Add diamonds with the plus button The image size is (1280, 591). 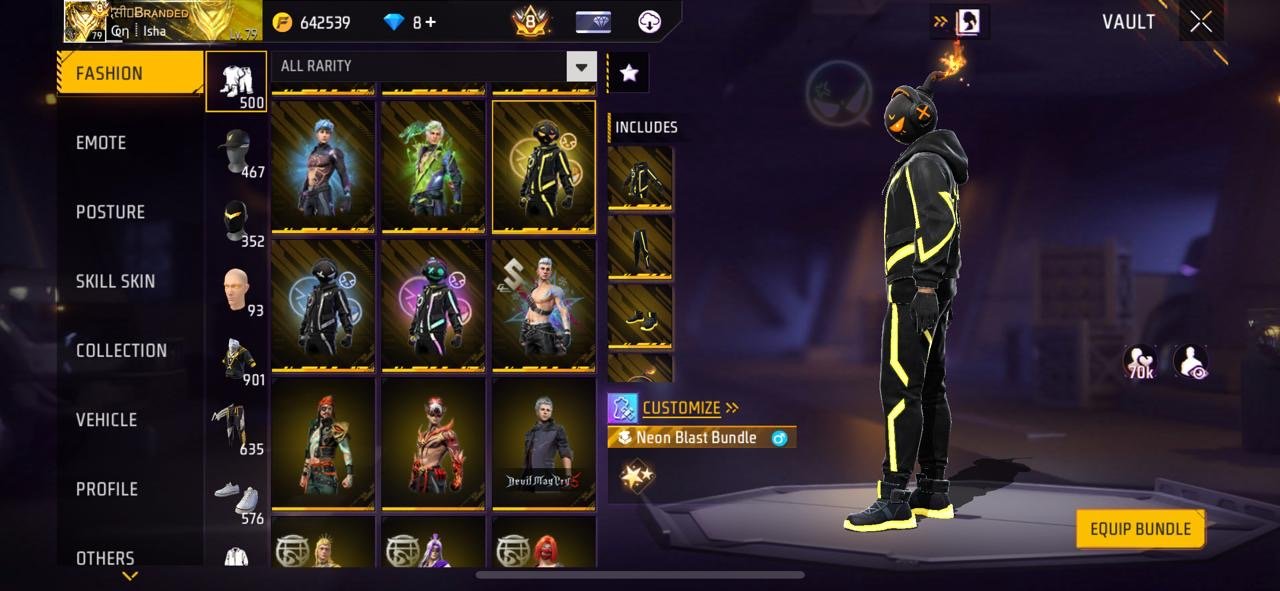[x=430, y=22]
